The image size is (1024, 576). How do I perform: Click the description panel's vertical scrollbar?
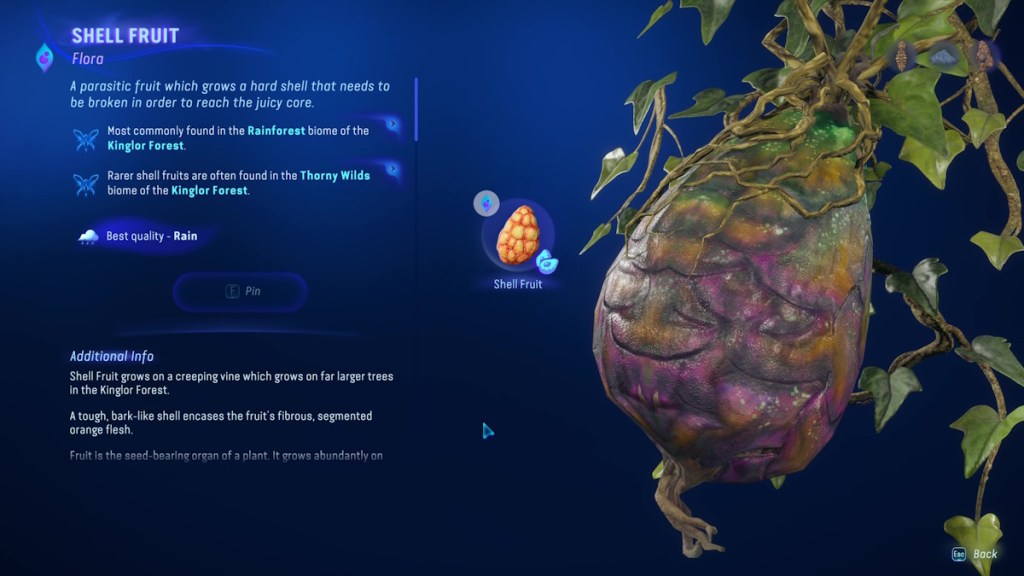[x=416, y=110]
